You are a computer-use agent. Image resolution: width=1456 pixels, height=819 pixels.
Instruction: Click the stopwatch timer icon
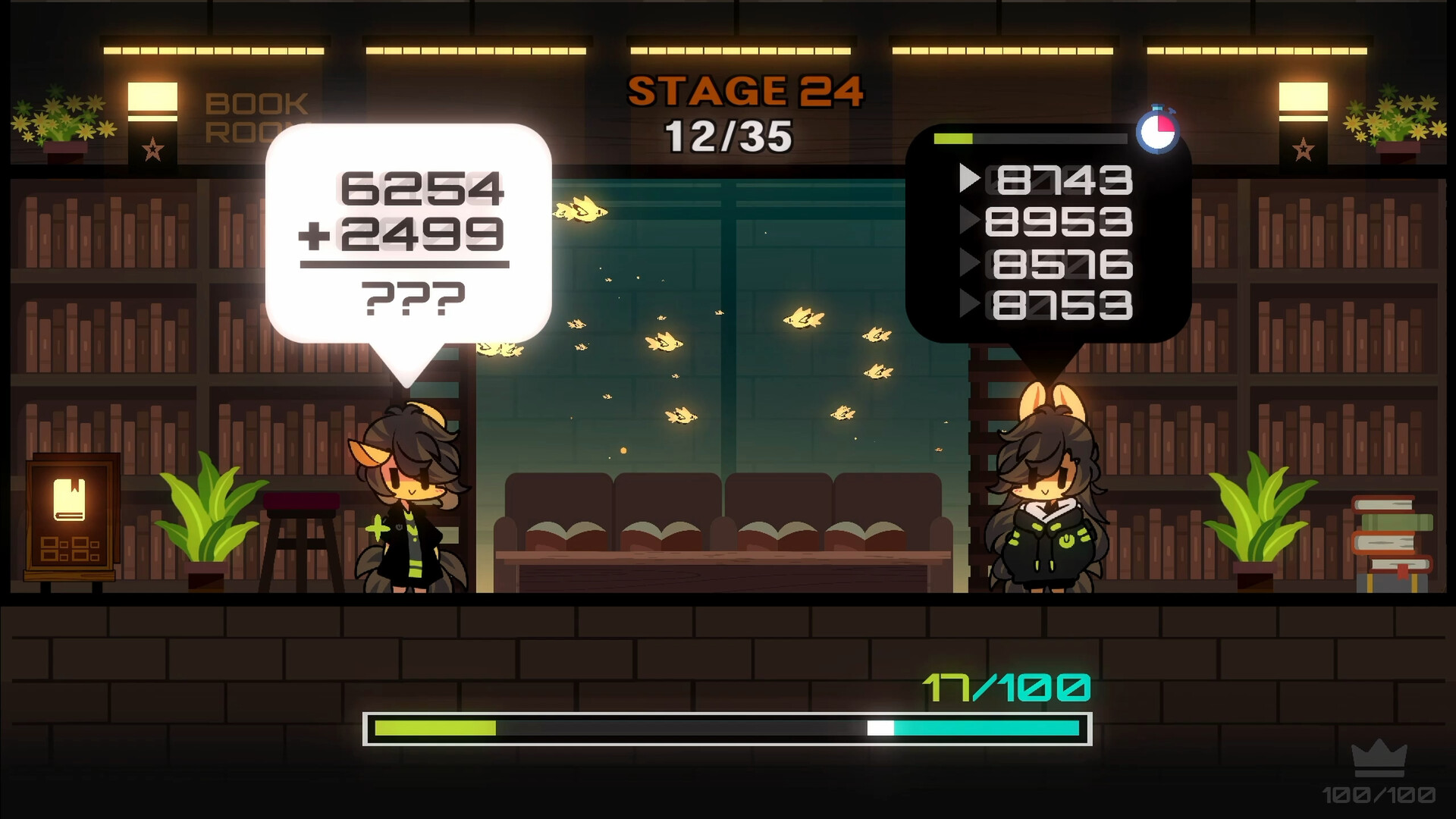click(1159, 132)
